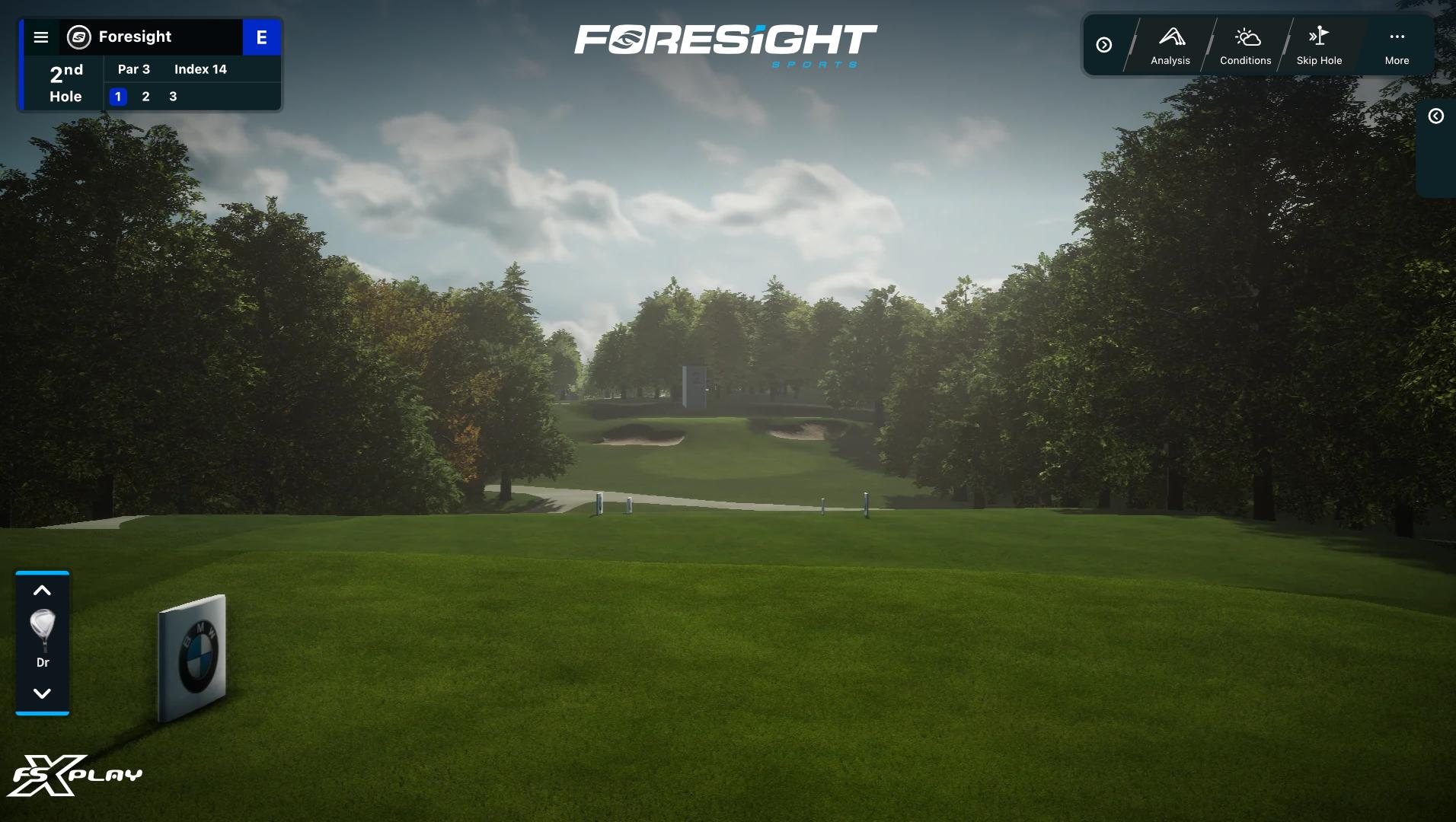The image size is (1456, 822).
Task: Collapse the top-right toolbar arrow
Action: point(1103,45)
